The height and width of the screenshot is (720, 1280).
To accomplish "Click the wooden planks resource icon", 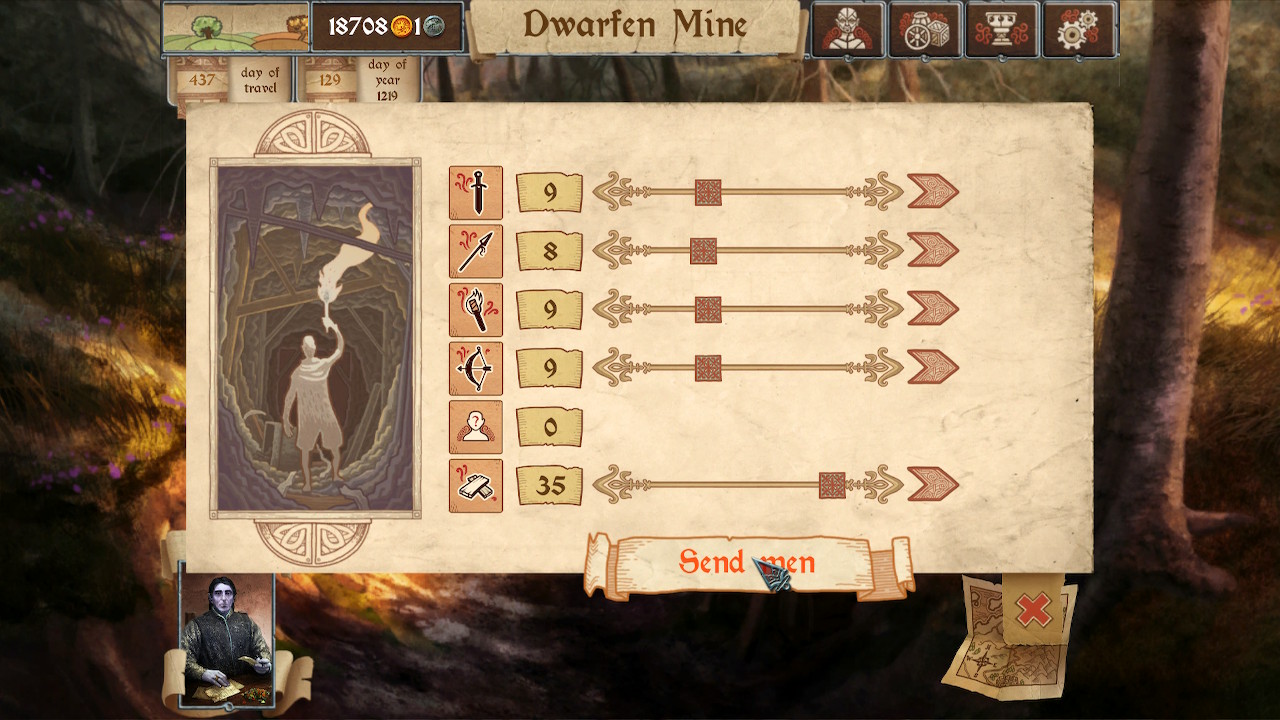I will [476, 483].
